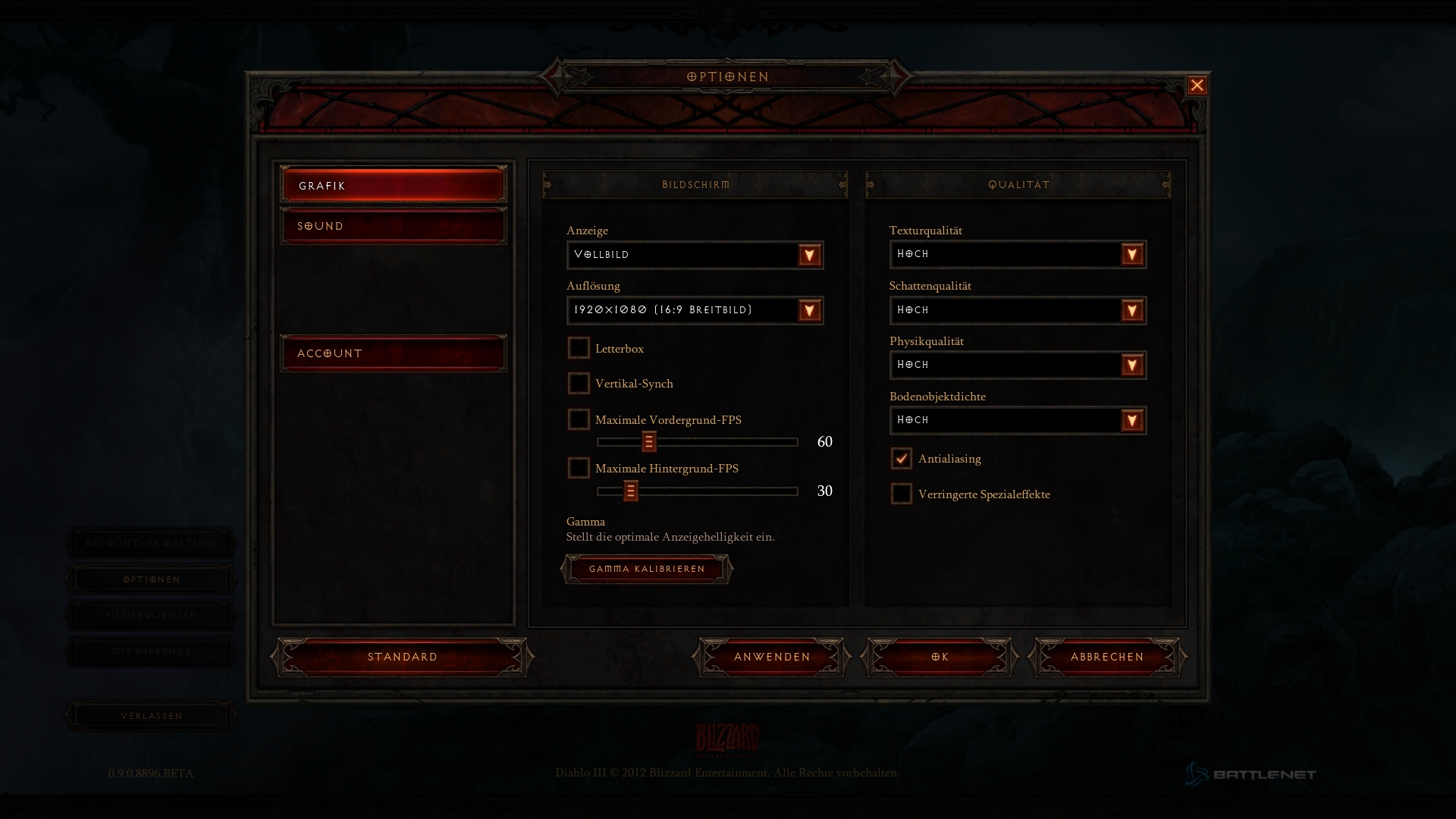Open the Account settings section

[x=393, y=353]
